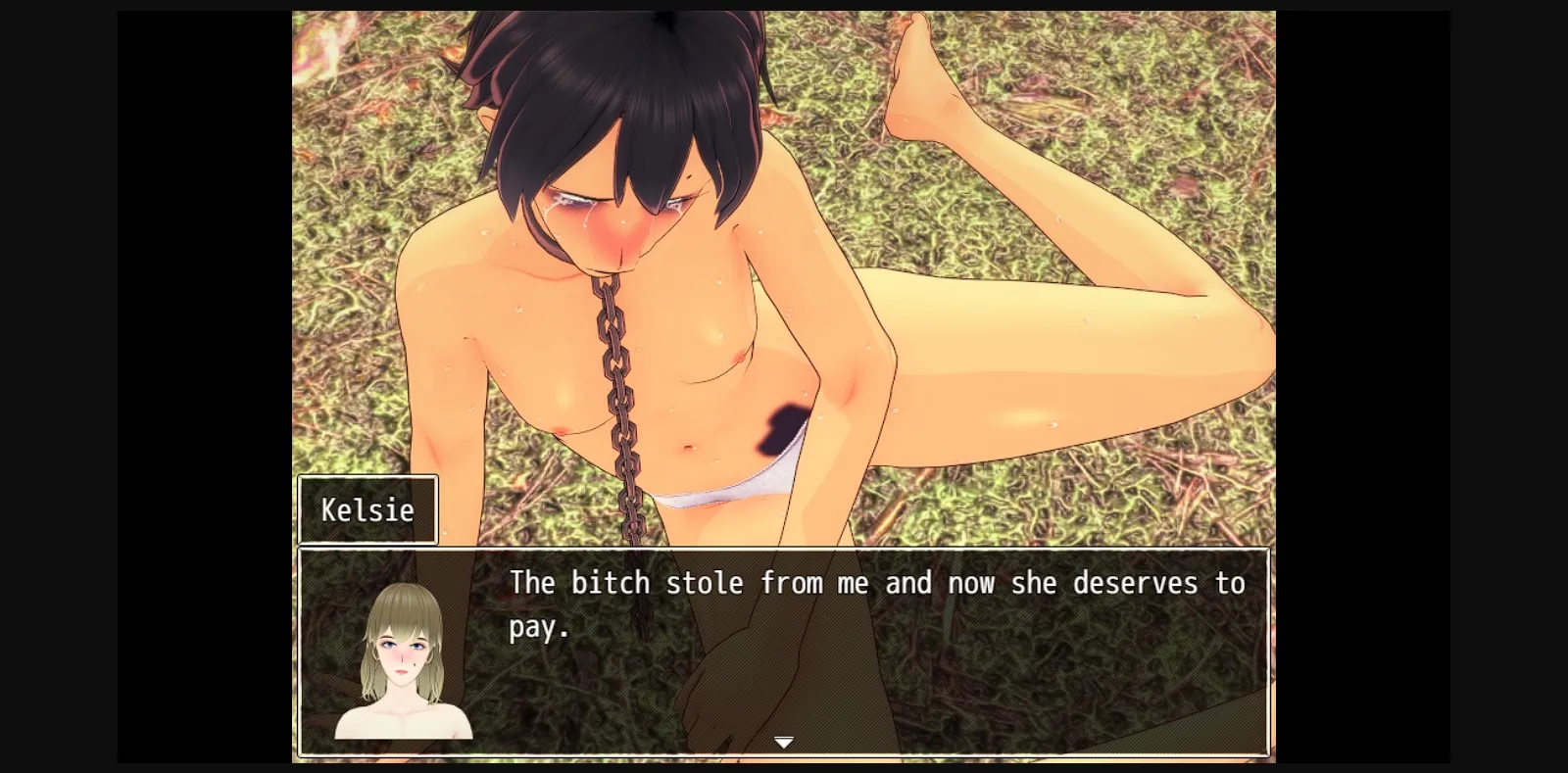Click the Kelsie name plate
This screenshot has width=1568, height=773.
(368, 509)
